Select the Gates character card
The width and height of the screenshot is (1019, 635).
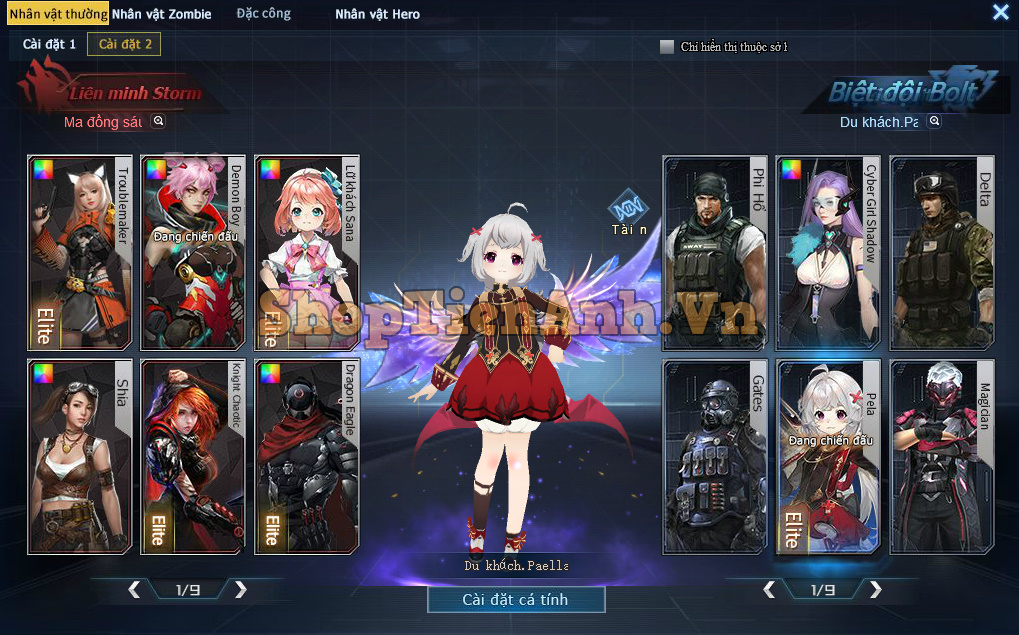(x=715, y=456)
